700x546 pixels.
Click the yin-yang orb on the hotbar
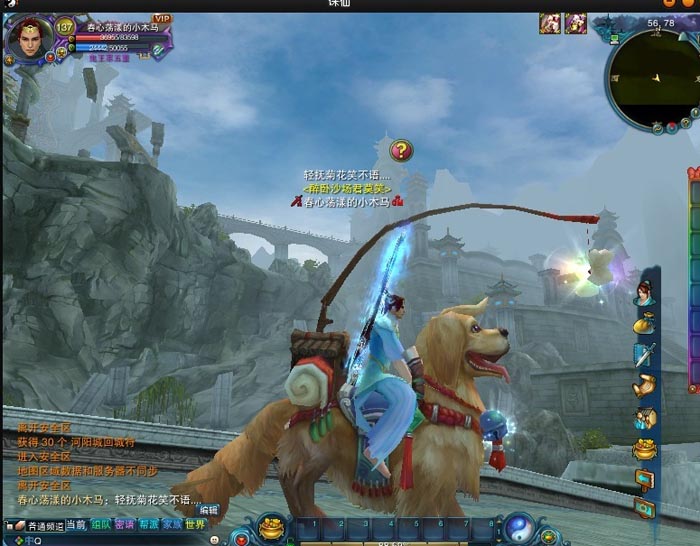[x=519, y=527]
